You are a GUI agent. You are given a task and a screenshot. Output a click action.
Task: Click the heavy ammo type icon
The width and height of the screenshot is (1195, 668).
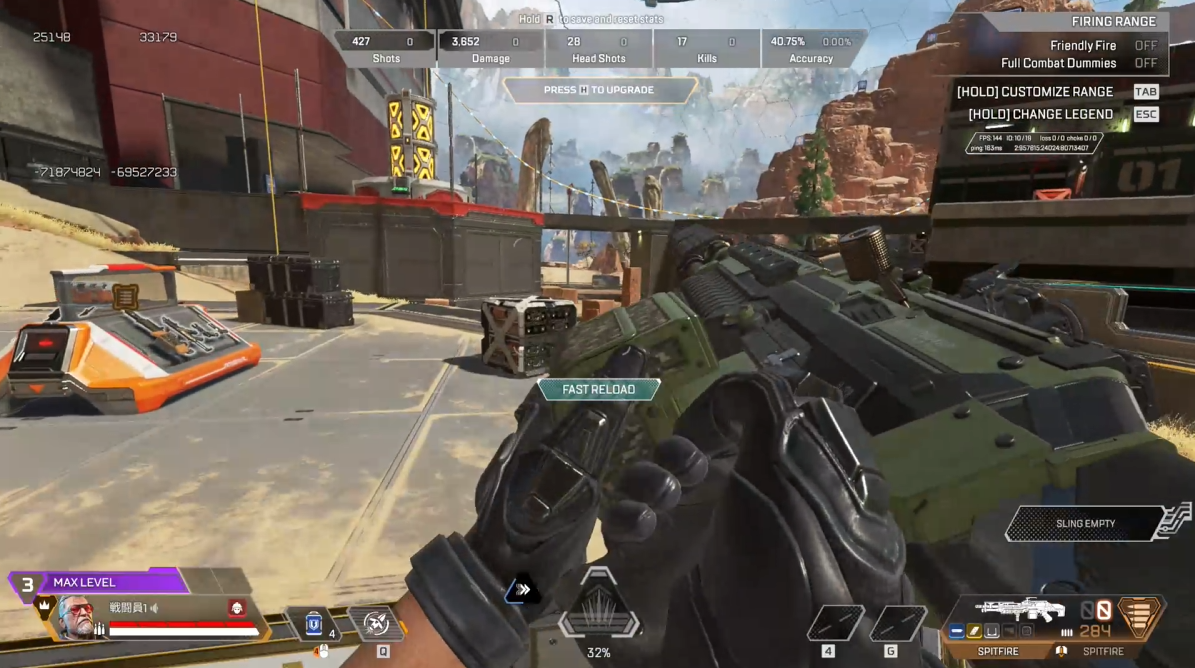coord(1138,615)
